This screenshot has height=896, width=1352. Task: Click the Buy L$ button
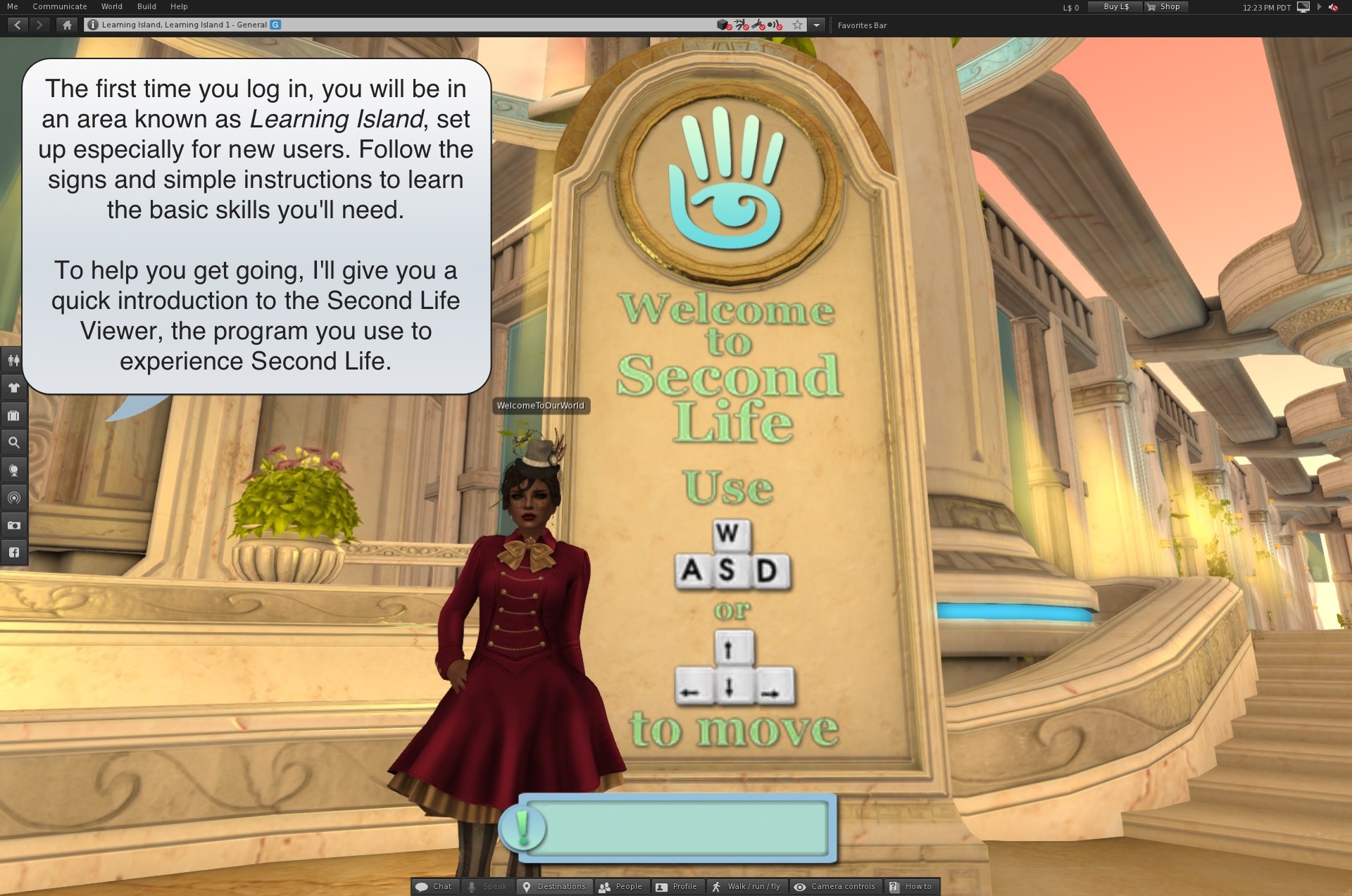(1115, 7)
